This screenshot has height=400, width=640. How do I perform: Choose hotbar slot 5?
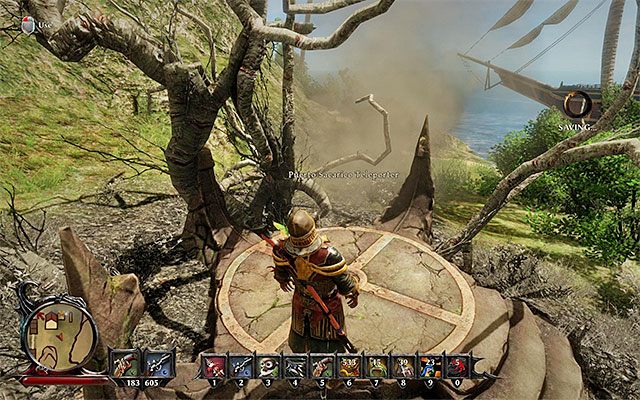pyautogui.click(x=321, y=366)
